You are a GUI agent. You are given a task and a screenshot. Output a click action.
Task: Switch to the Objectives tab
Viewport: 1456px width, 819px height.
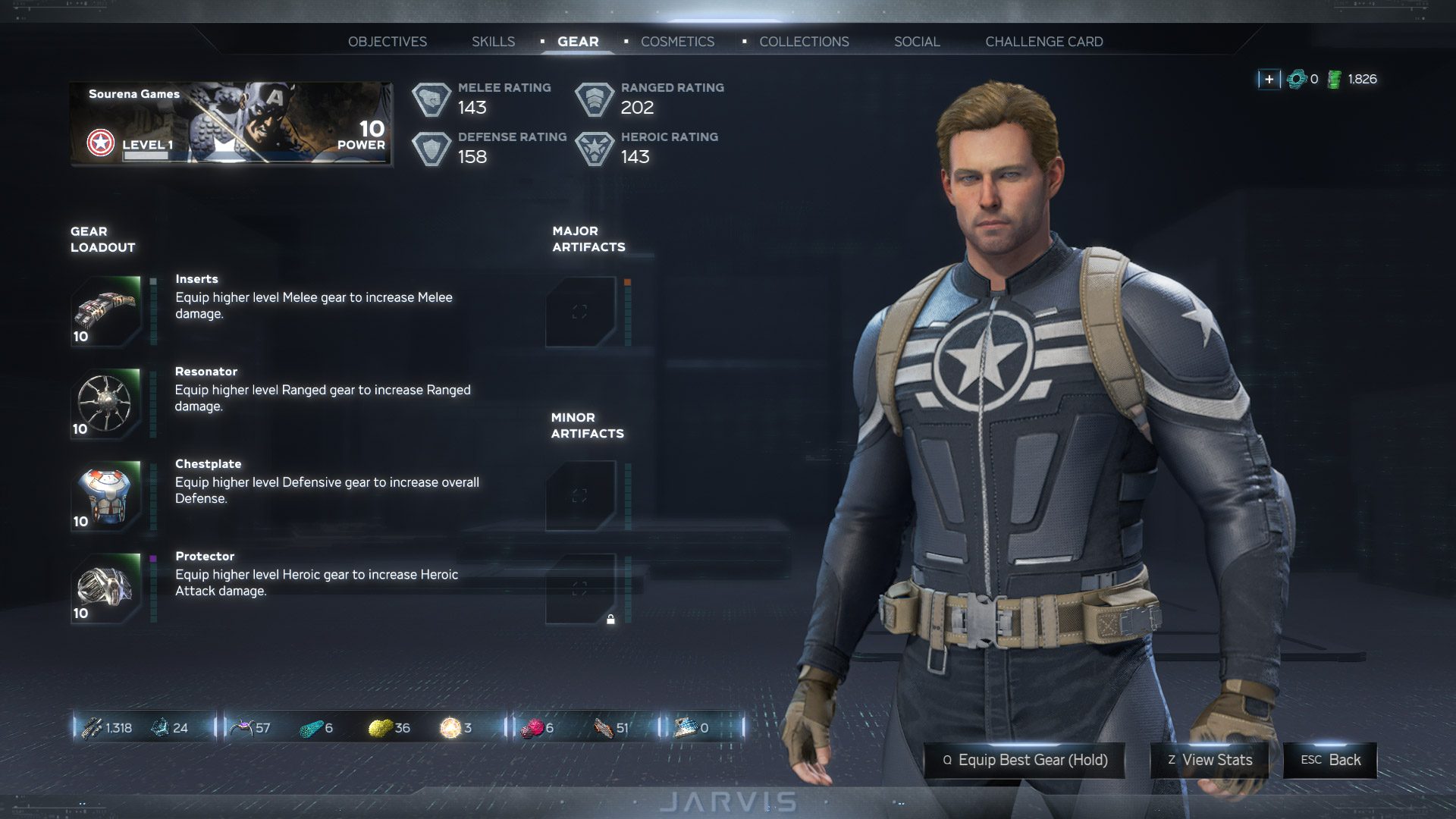tap(387, 42)
